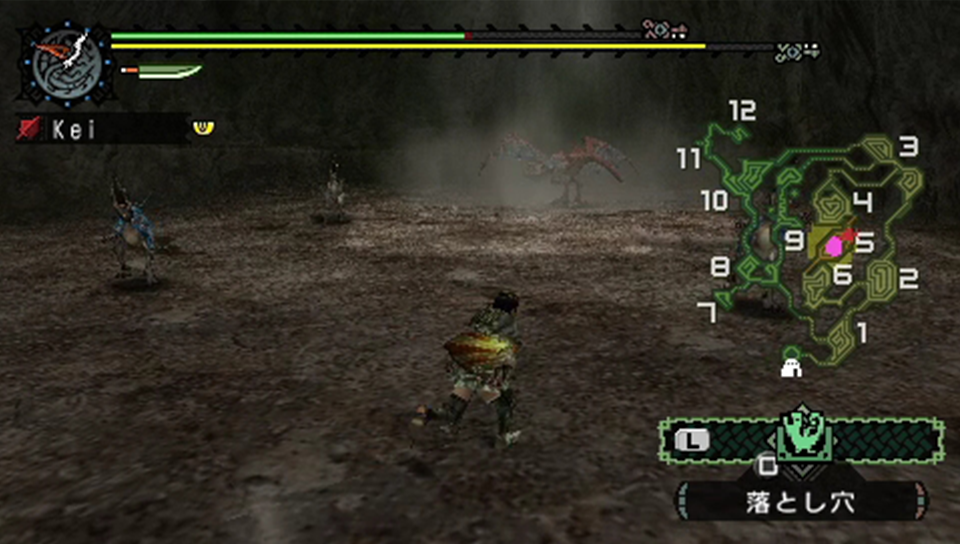Select area number 3 on the map
960x544 pixels.
pos(908,148)
